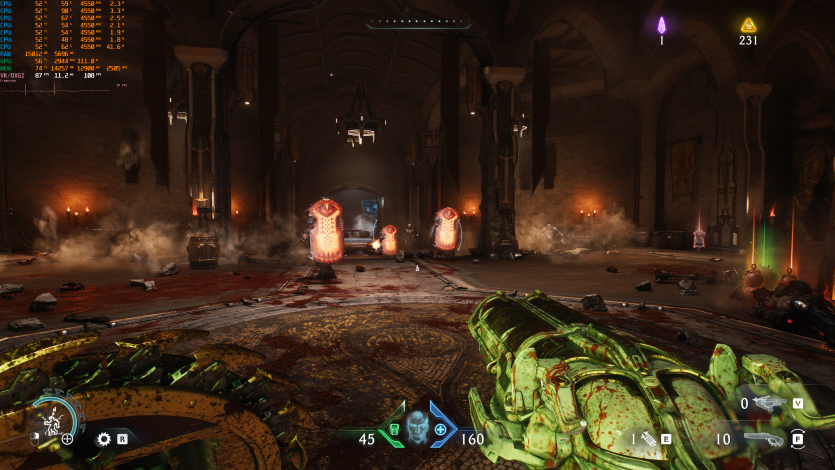
Task: Click the green armor icon
Action: 395,431
